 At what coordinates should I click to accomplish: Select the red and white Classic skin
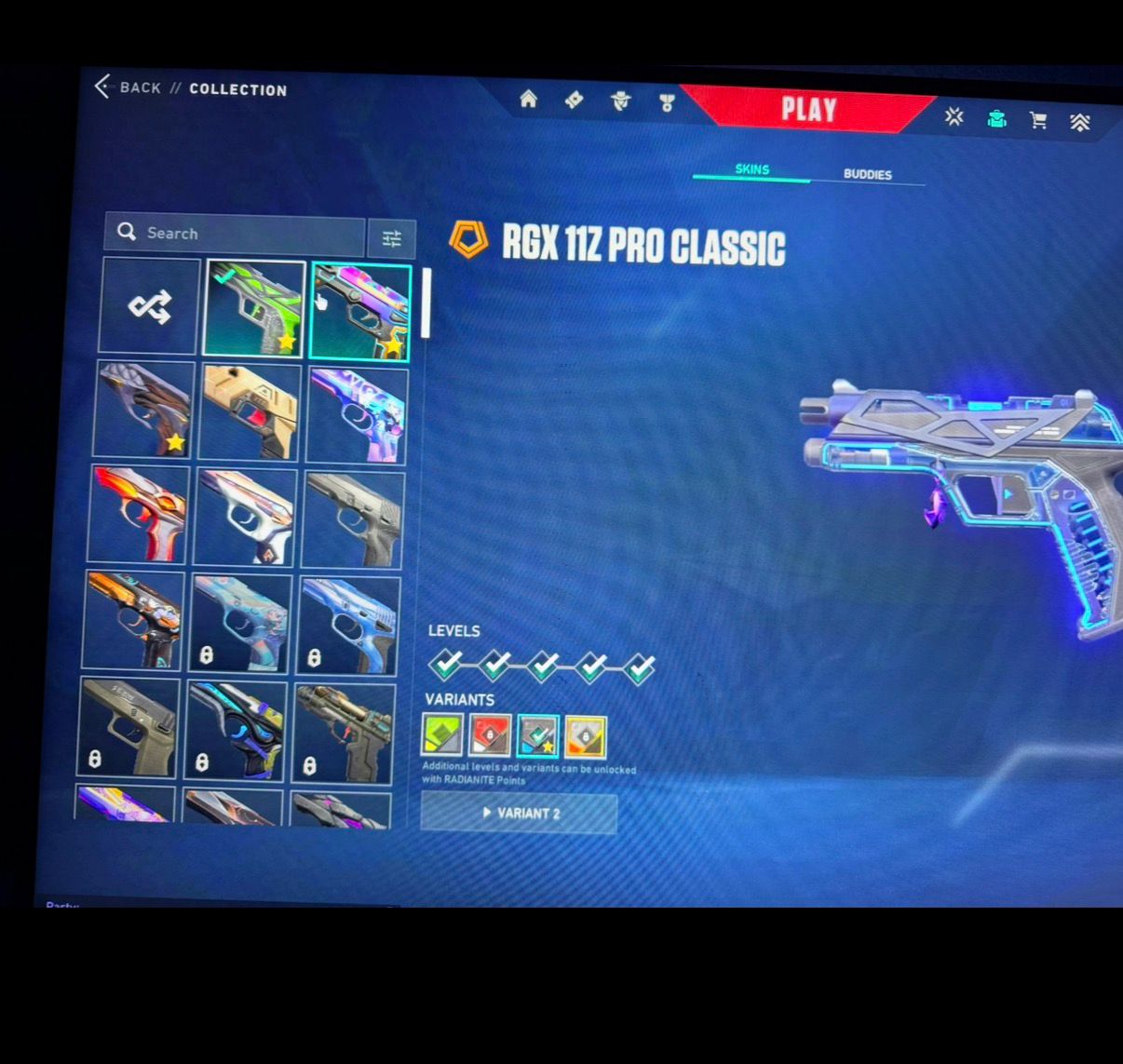[140, 514]
